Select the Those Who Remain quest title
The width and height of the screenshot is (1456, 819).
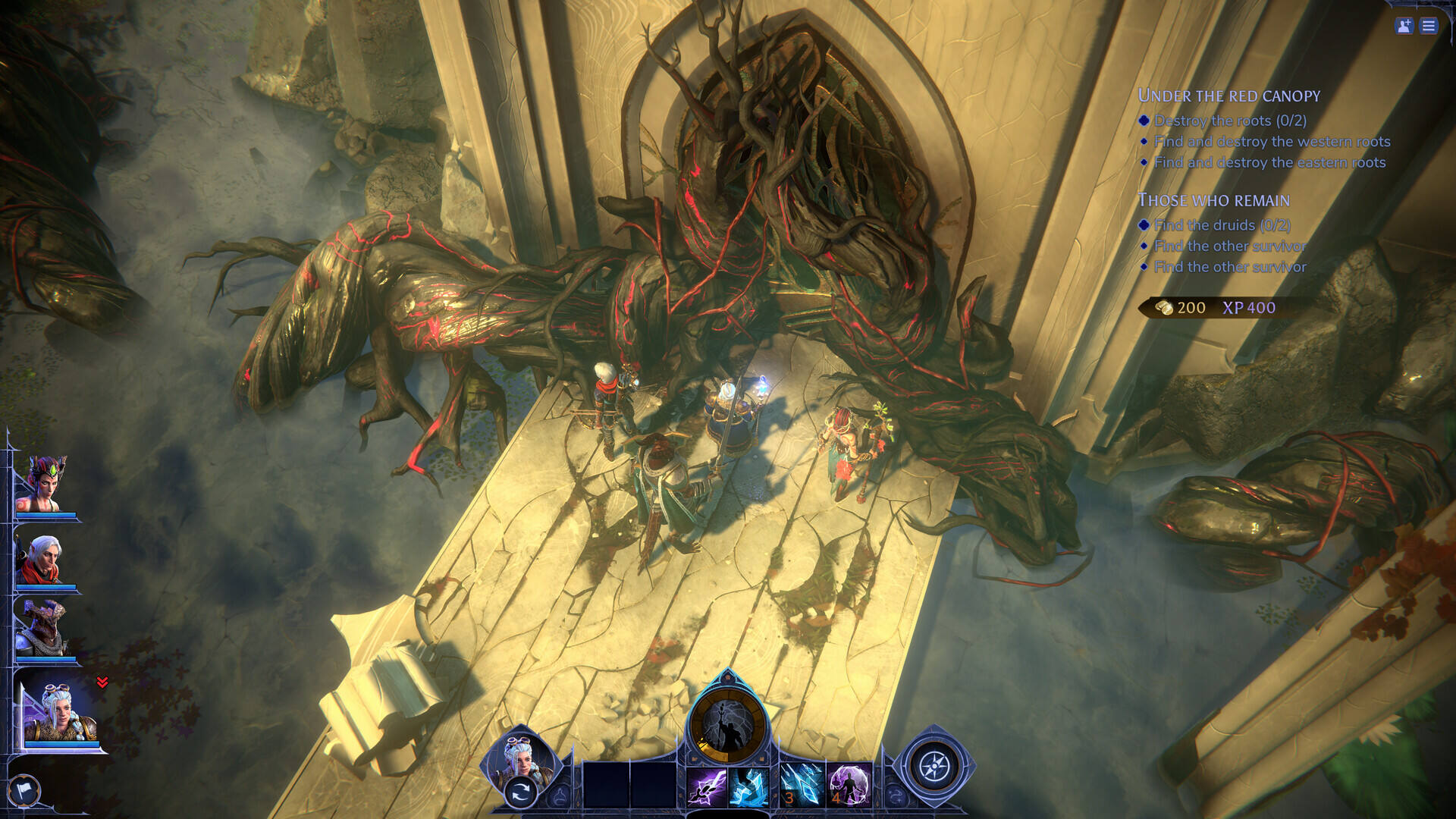coord(1213,201)
